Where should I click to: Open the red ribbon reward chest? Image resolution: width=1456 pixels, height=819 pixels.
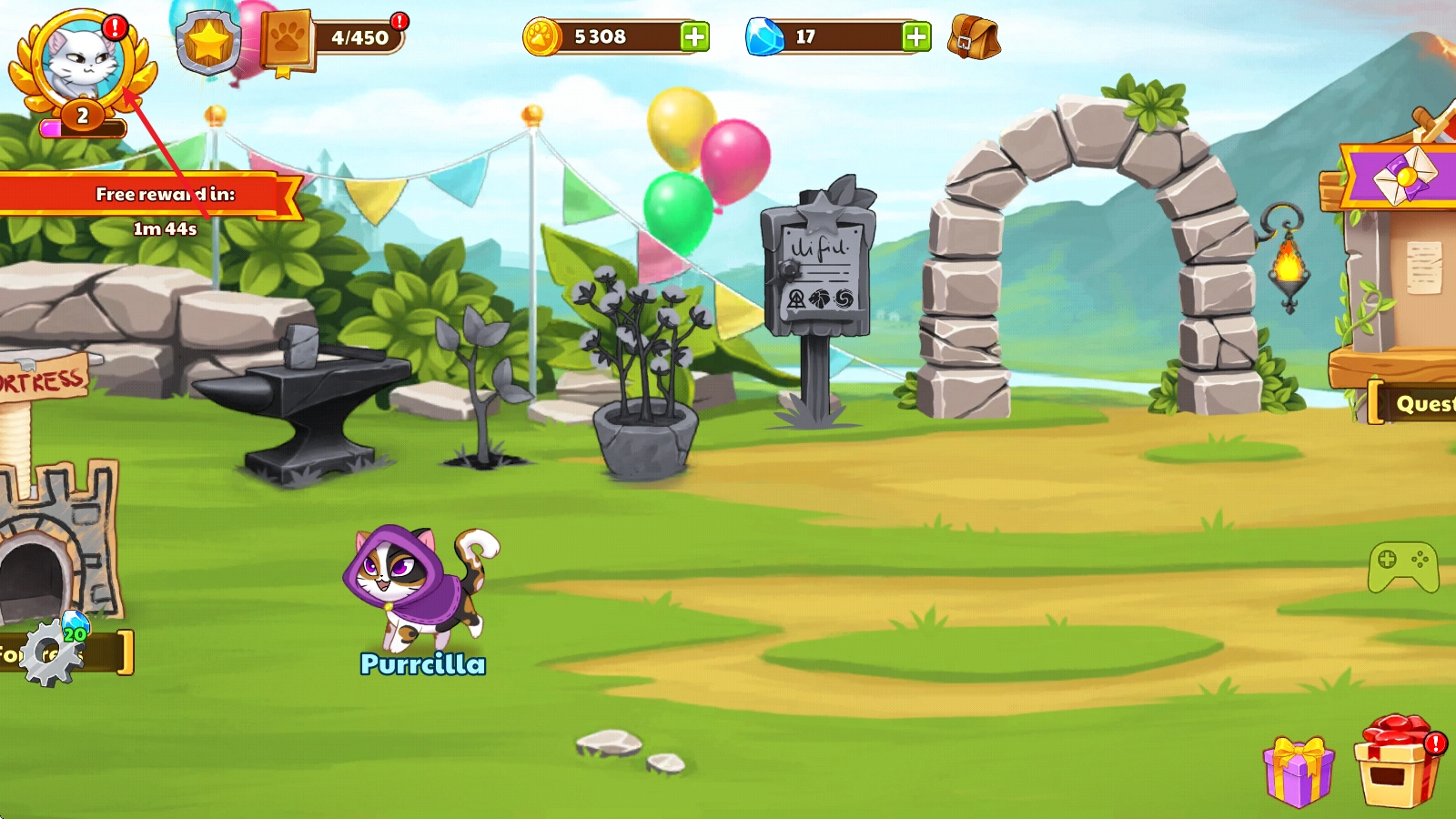1397,763
